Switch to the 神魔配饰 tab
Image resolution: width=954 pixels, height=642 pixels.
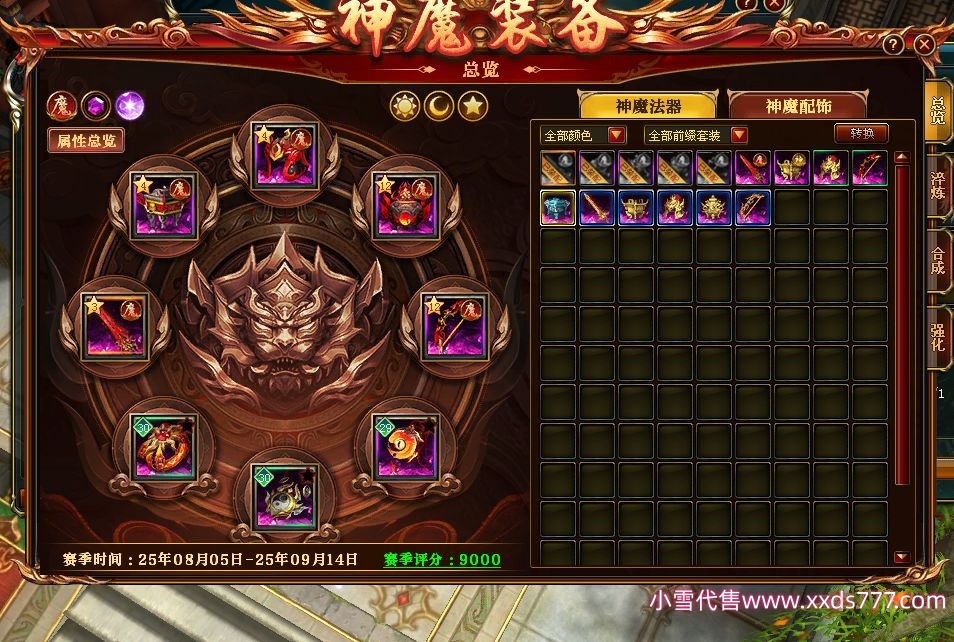pos(797,106)
